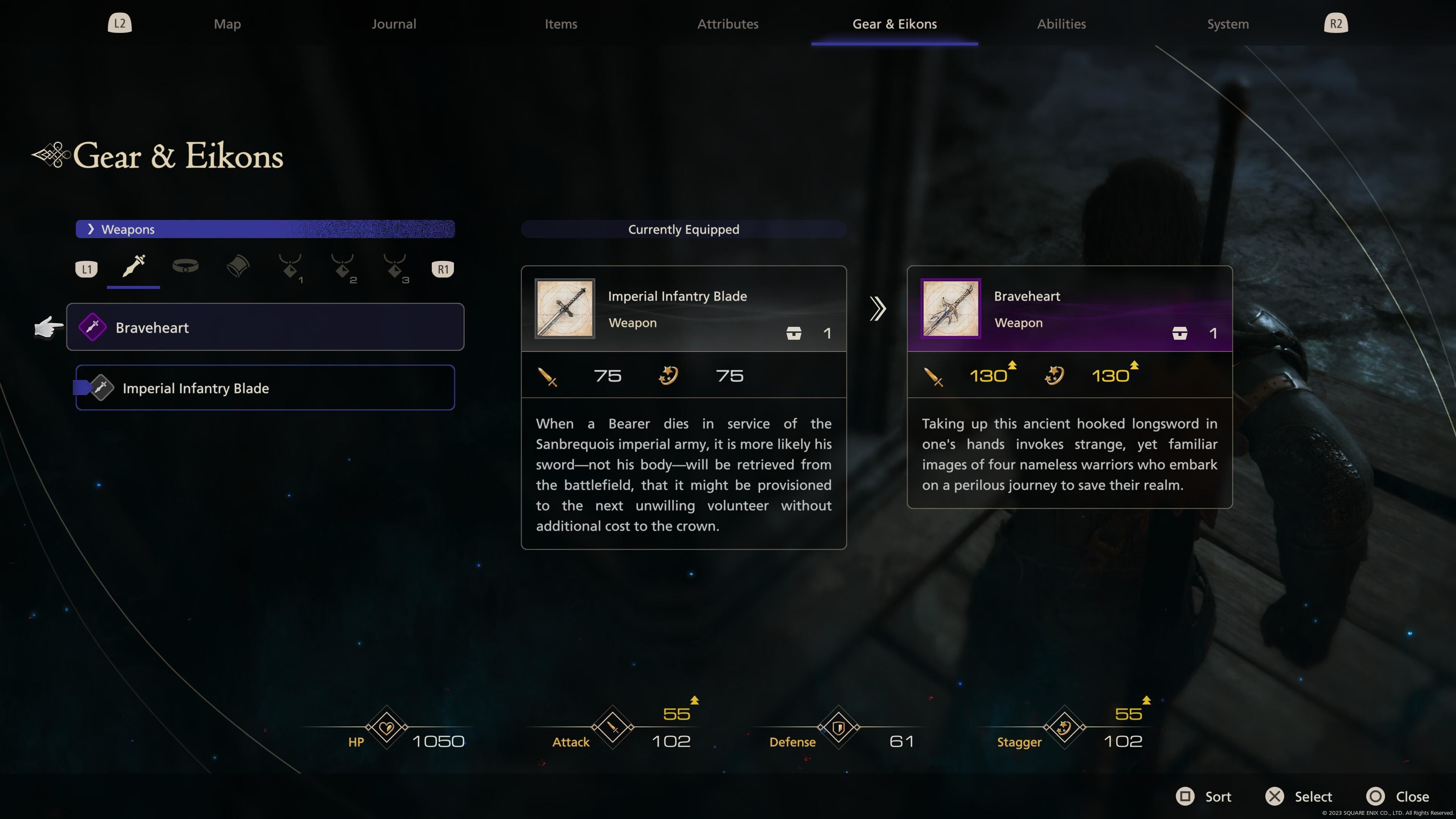Select the Accessory 1 necklace icon

tap(289, 268)
